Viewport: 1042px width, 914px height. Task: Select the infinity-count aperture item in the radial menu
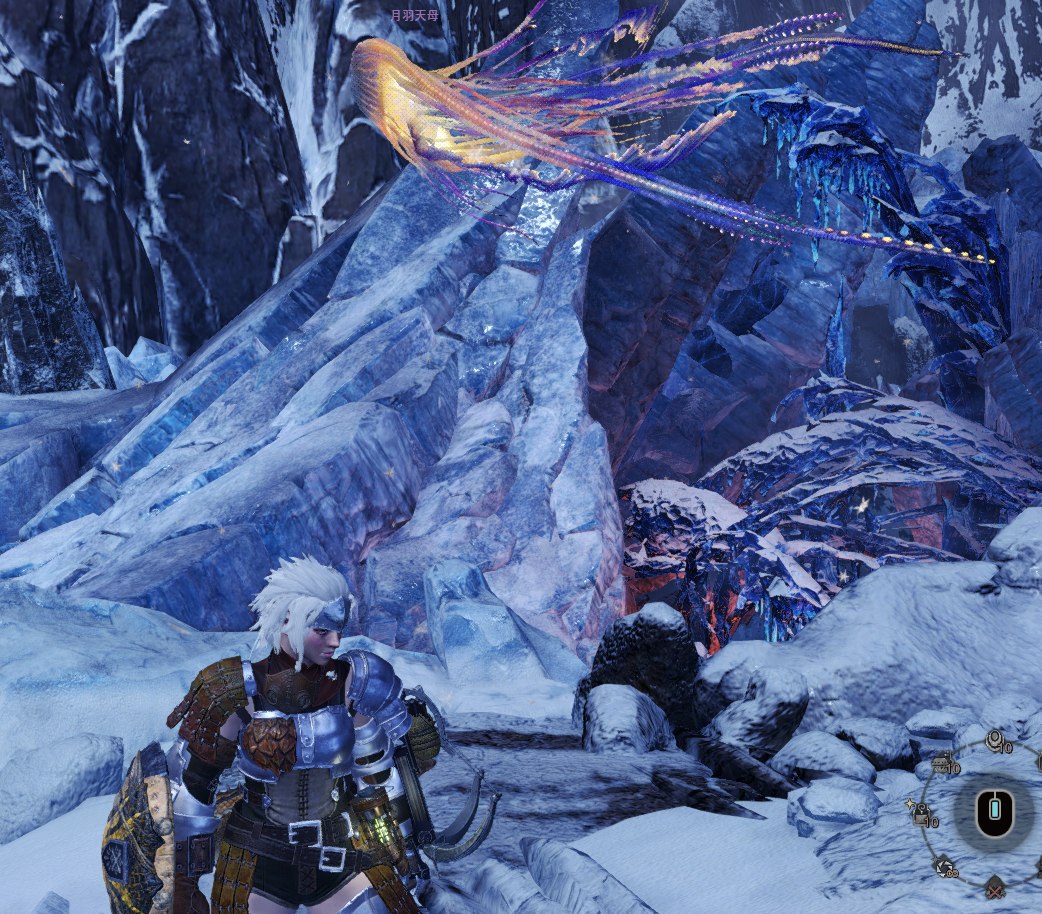(942, 866)
